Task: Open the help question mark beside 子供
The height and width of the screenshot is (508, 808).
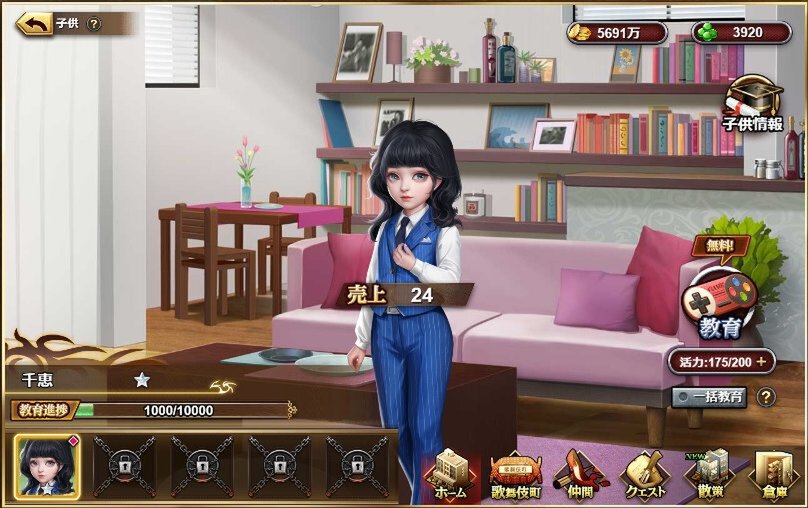Action: [94, 24]
